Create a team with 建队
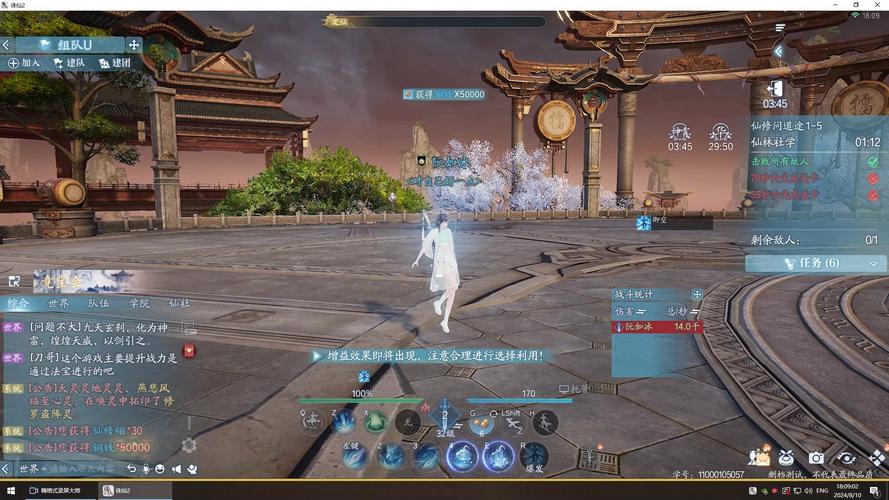889x500 pixels. [69, 63]
